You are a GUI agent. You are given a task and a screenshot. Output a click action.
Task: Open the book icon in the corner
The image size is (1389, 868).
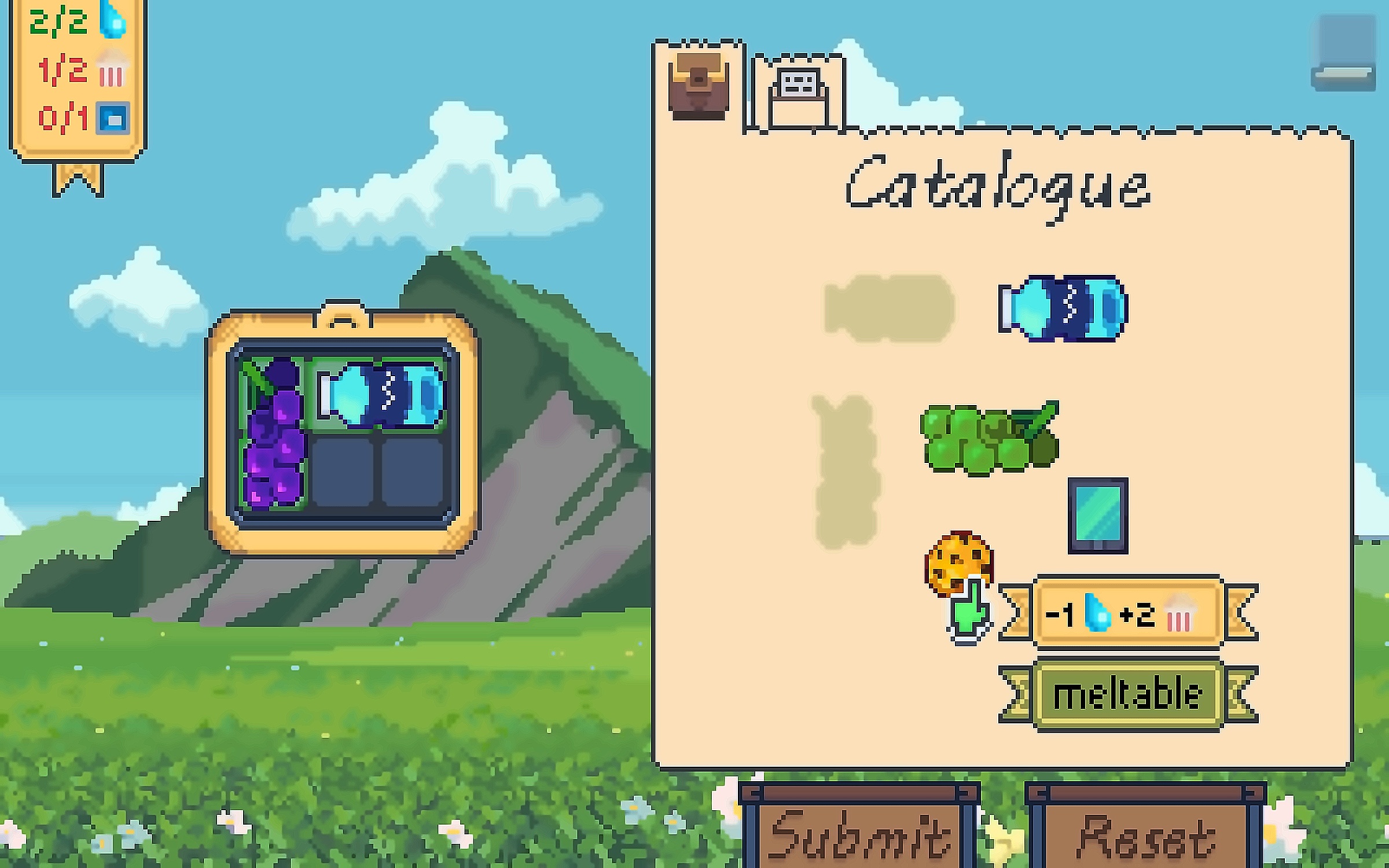(x=1343, y=53)
